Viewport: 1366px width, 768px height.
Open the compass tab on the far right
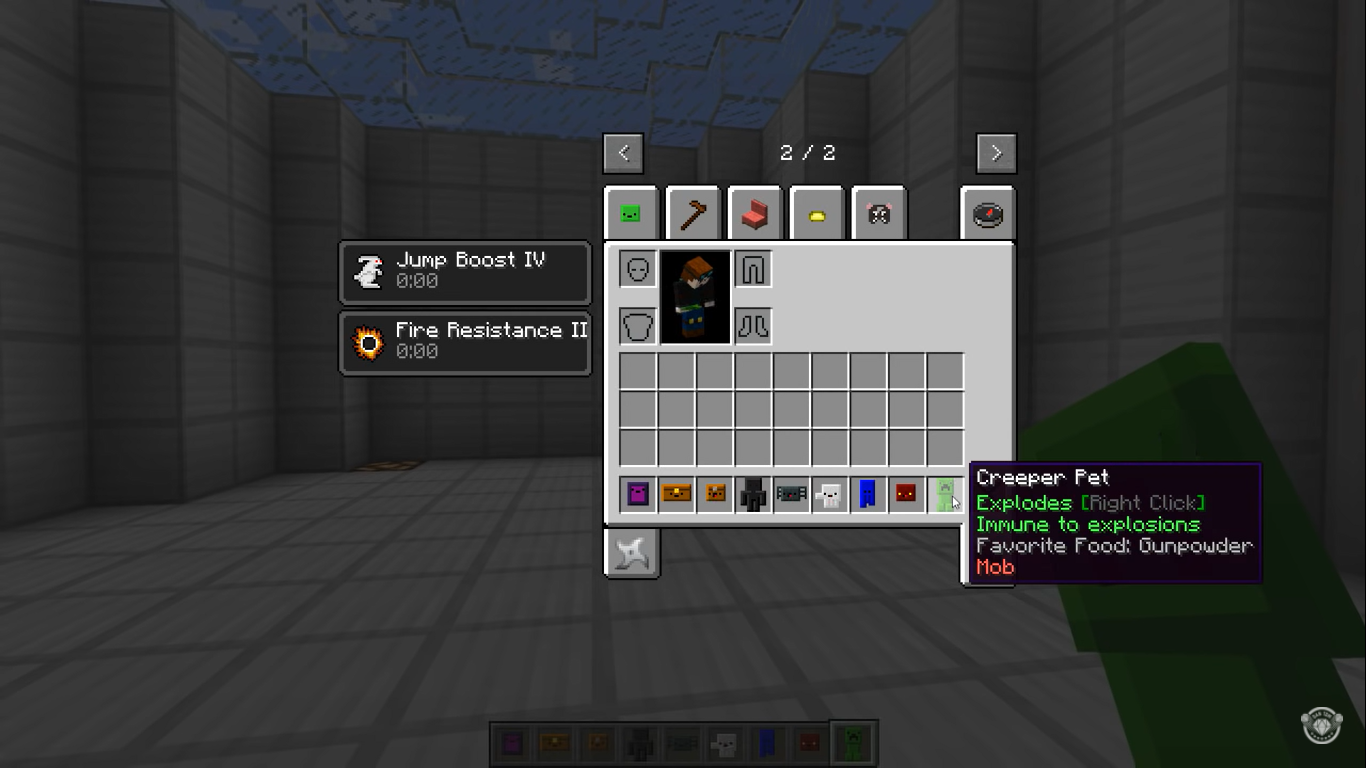click(x=987, y=212)
